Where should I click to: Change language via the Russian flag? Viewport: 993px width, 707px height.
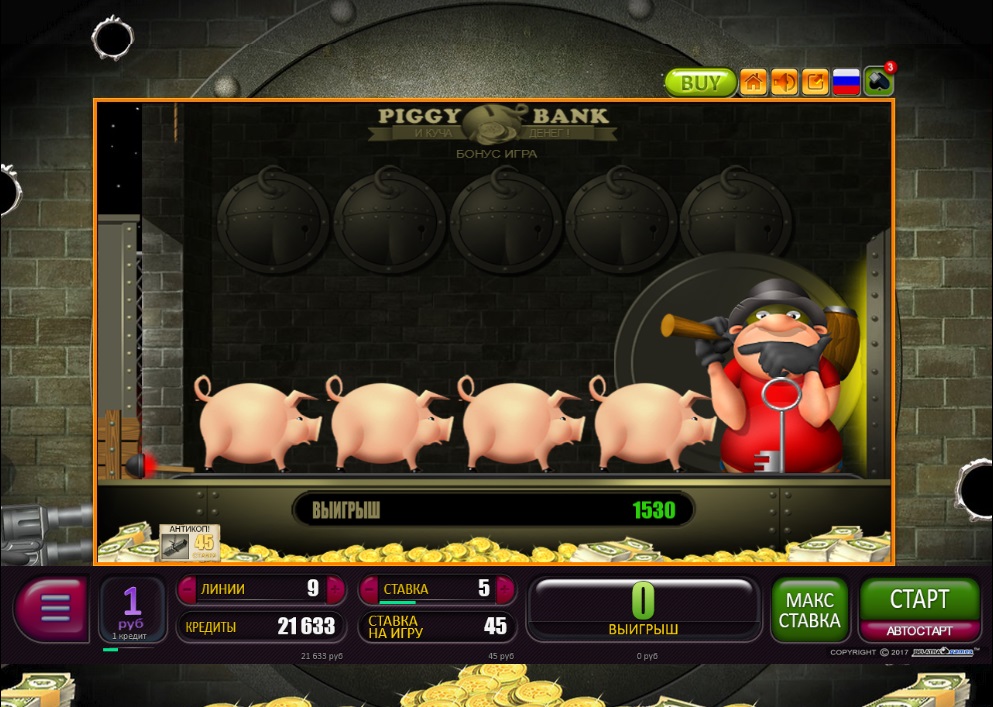847,82
